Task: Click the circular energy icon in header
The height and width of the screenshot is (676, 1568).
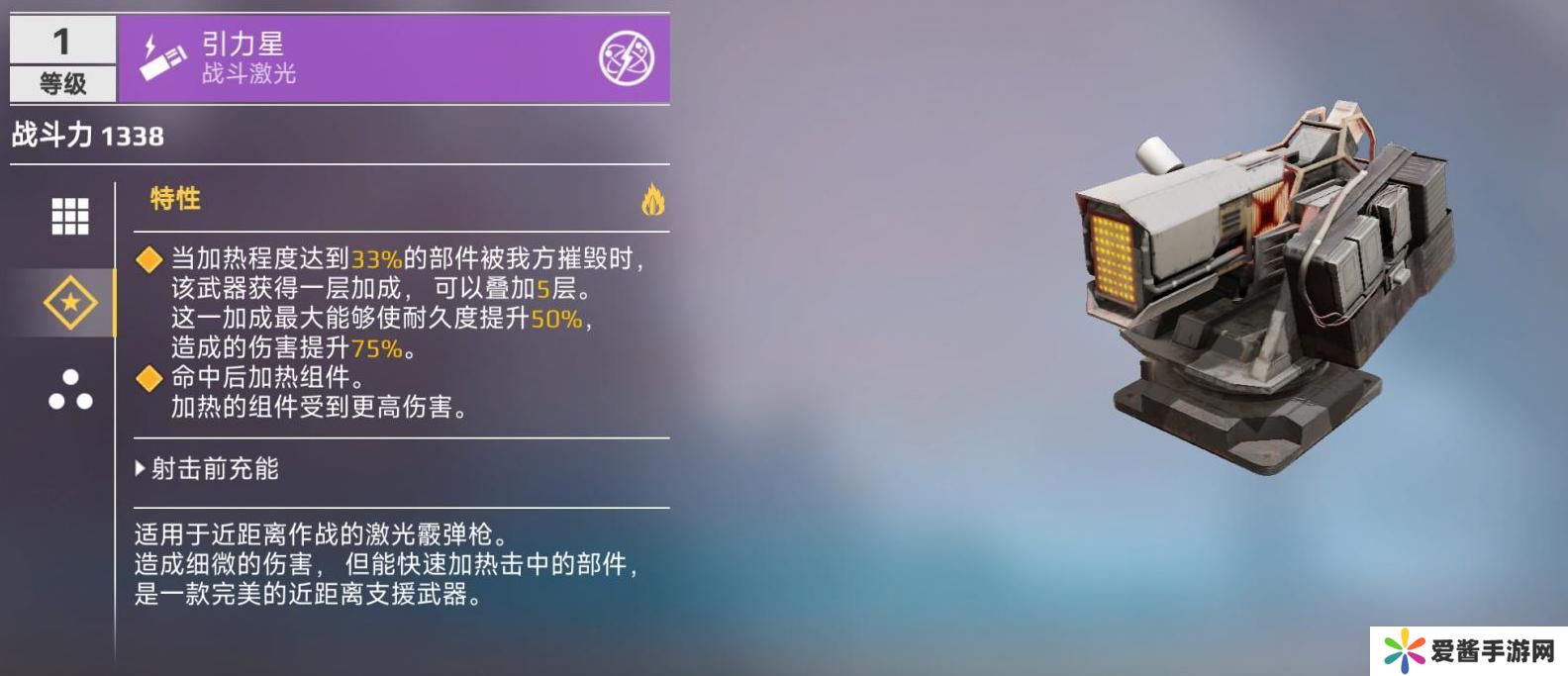Action: click(626, 58)
